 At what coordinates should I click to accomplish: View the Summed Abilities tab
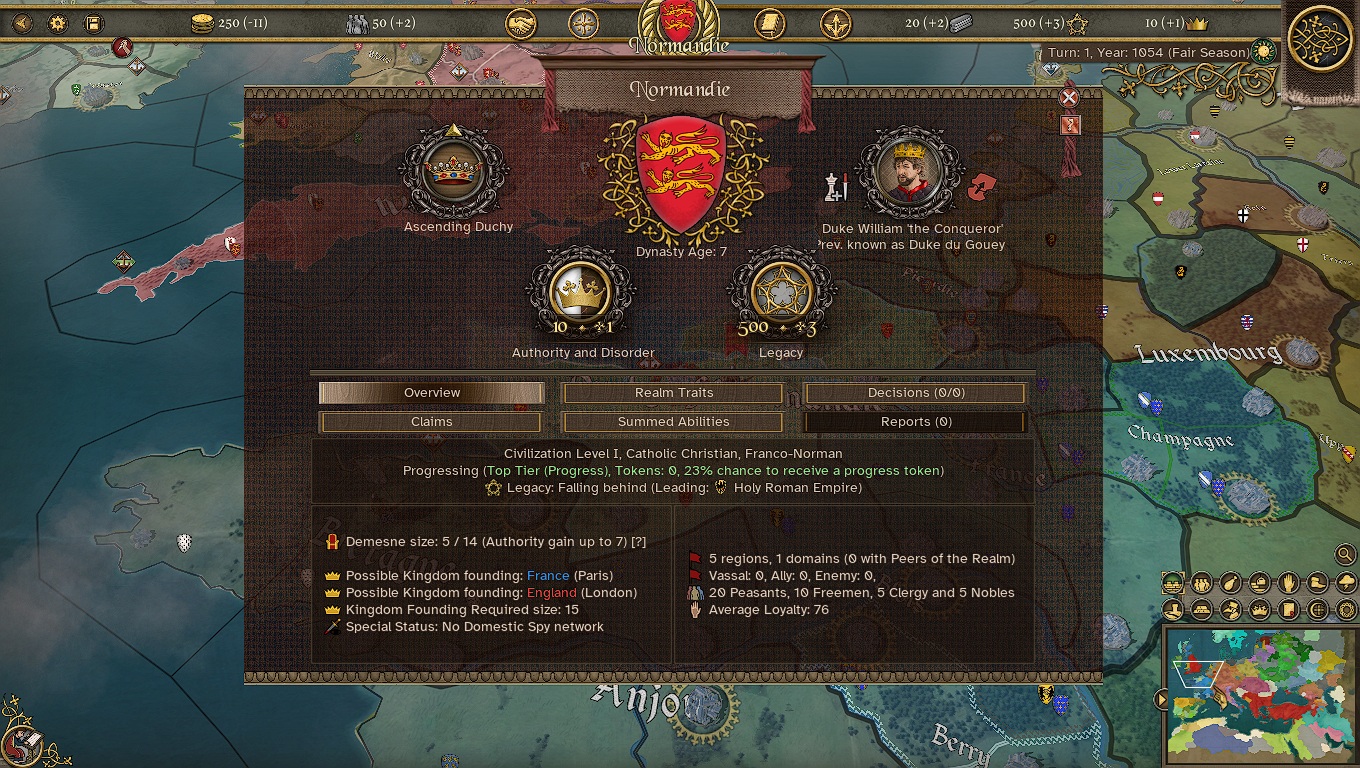coord(674,422)
